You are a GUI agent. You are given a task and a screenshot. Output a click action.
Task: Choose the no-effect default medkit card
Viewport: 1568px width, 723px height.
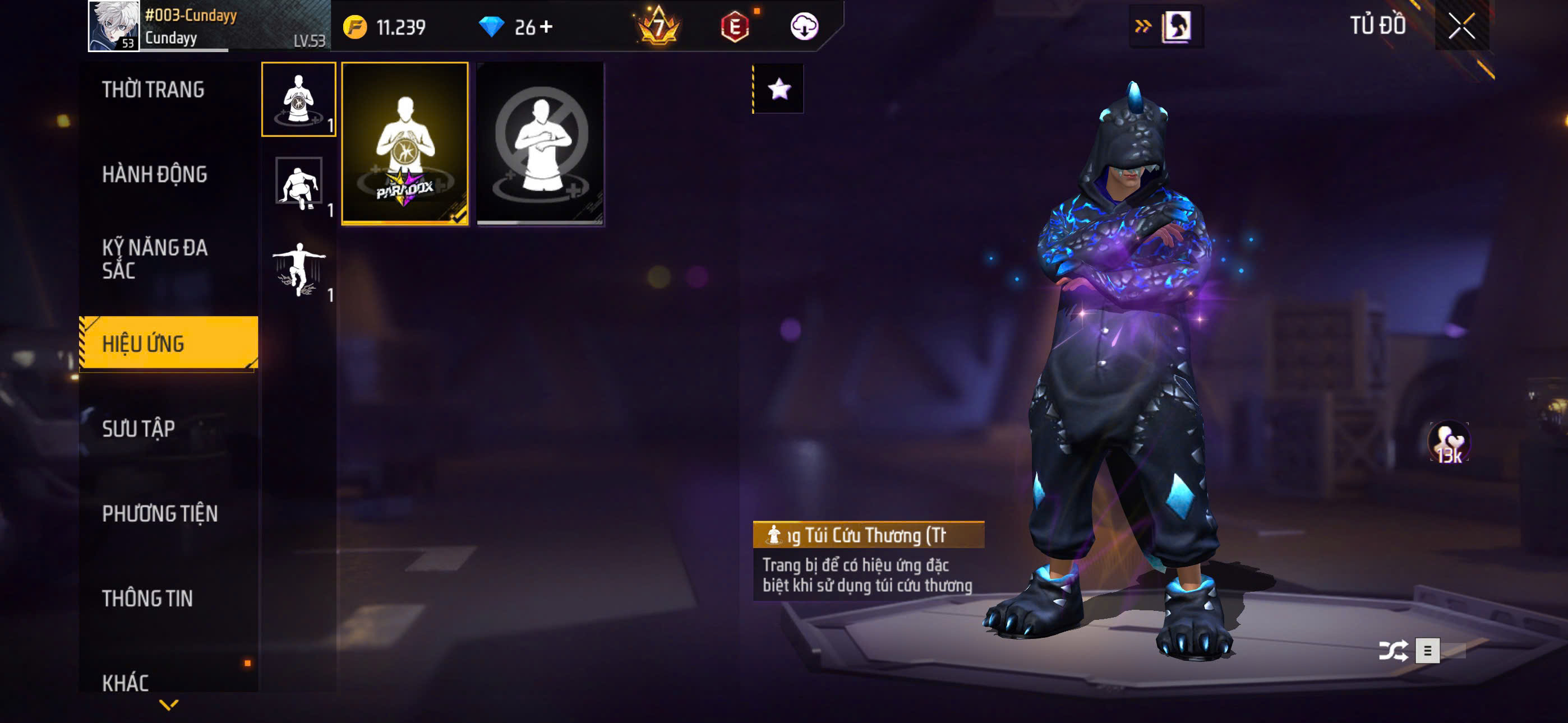point(541,143)
